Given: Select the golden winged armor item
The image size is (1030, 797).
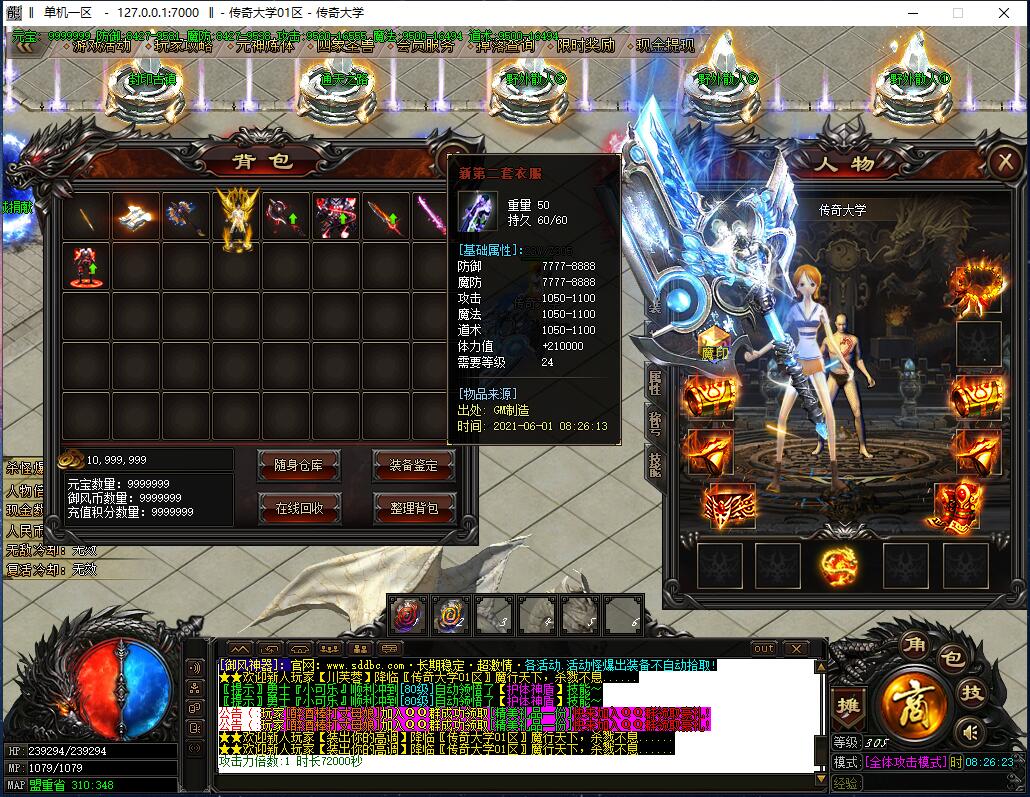Looking at the screenshot, I should pos(237,217).
